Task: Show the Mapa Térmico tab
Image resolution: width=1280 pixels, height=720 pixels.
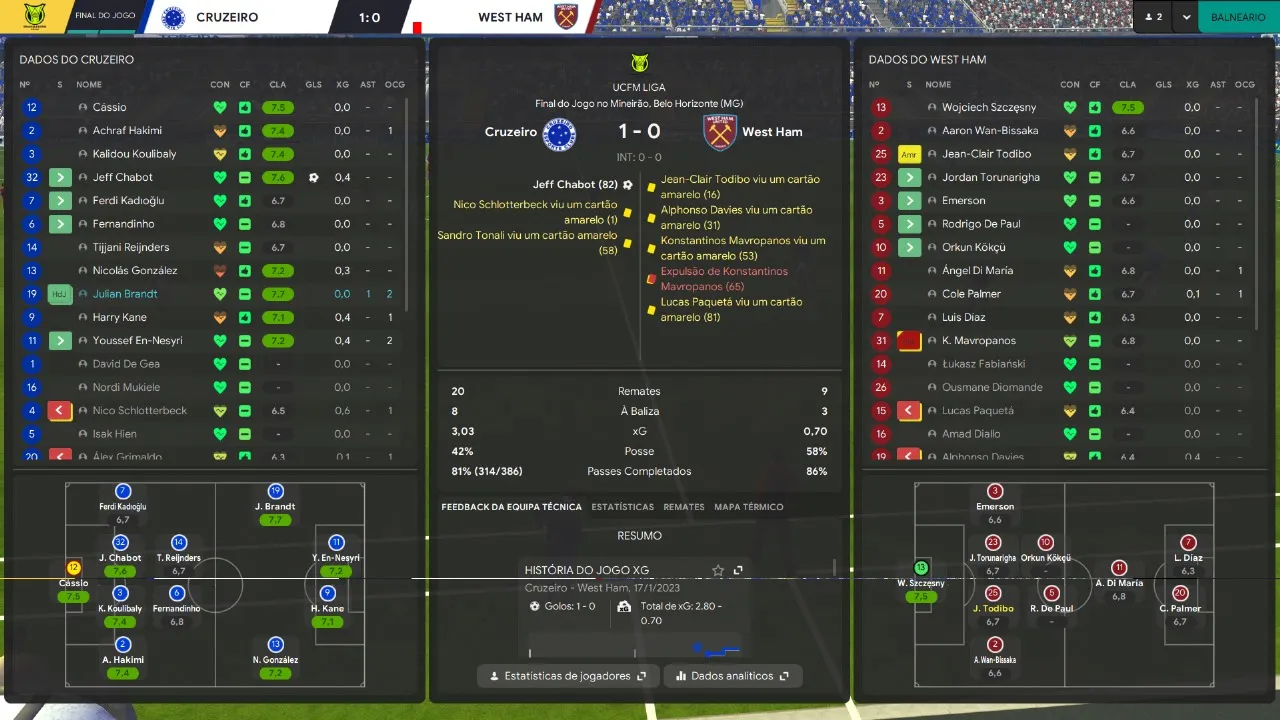Action: (x=748, y=507)
